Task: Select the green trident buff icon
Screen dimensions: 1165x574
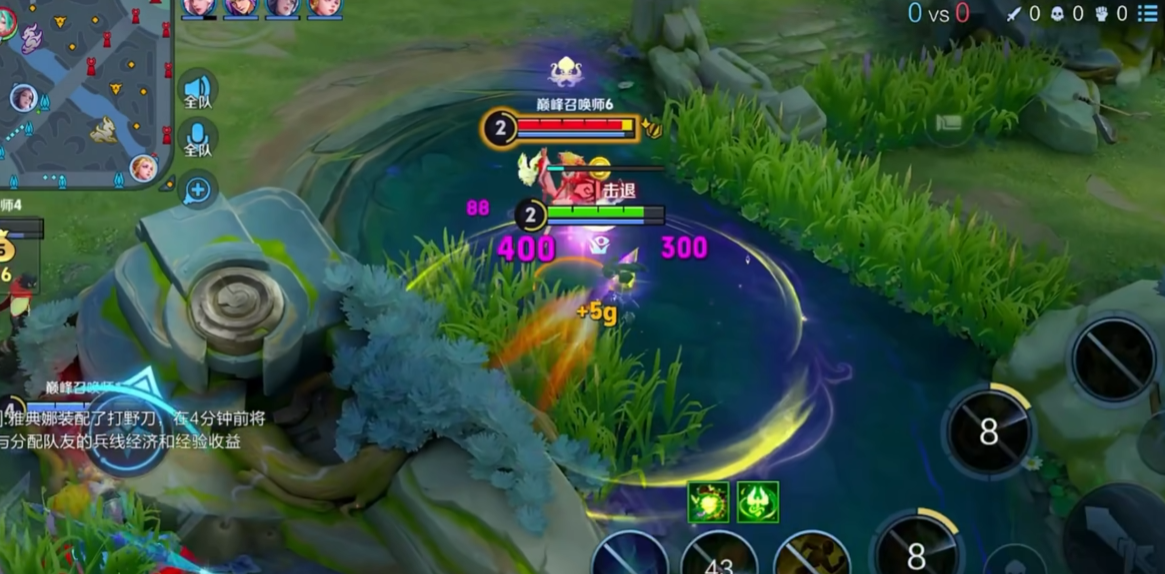Action: click(x=757, y=502)
